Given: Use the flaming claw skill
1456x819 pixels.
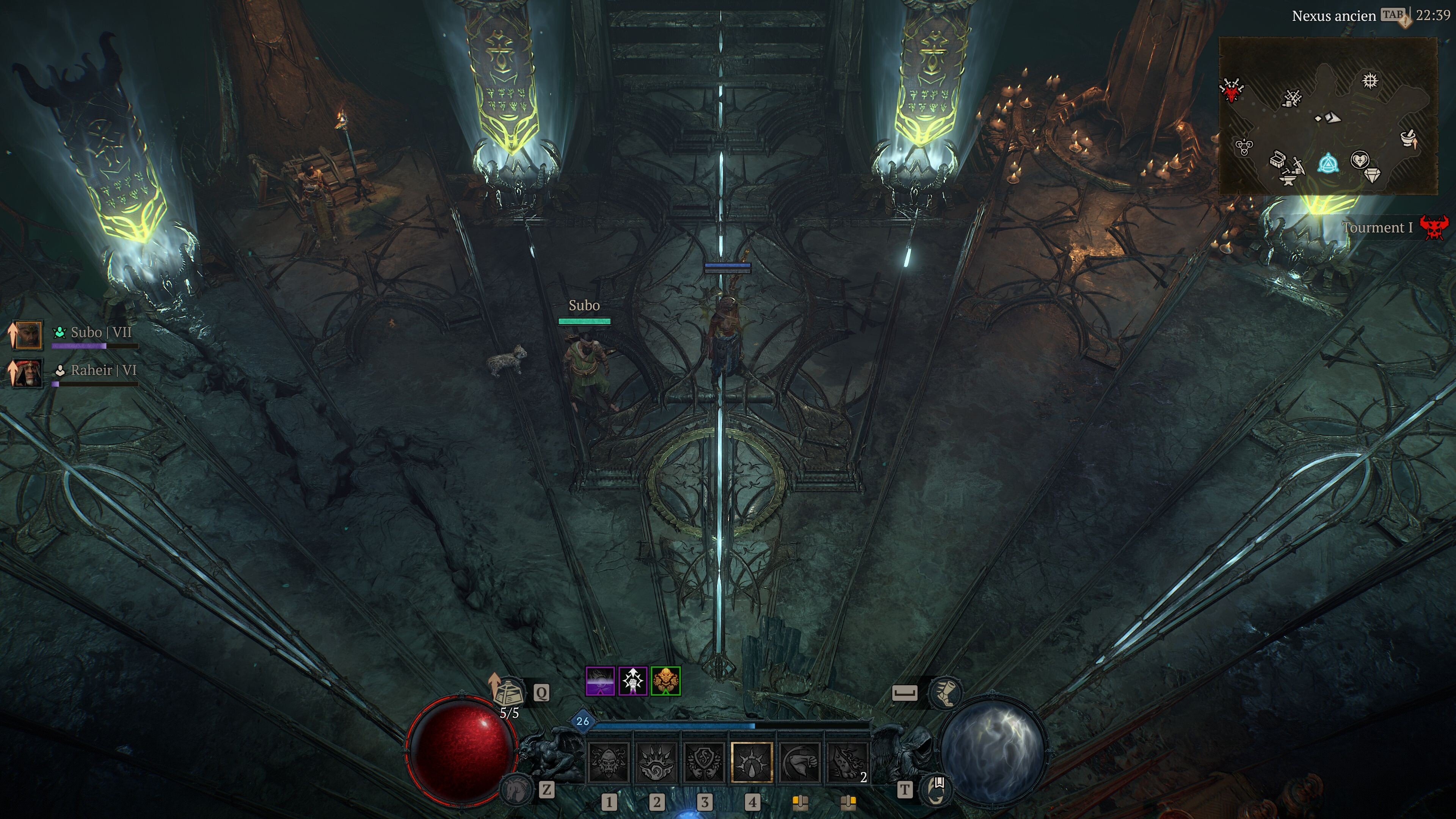Looking at the screenshot, I should pos(847,762).
